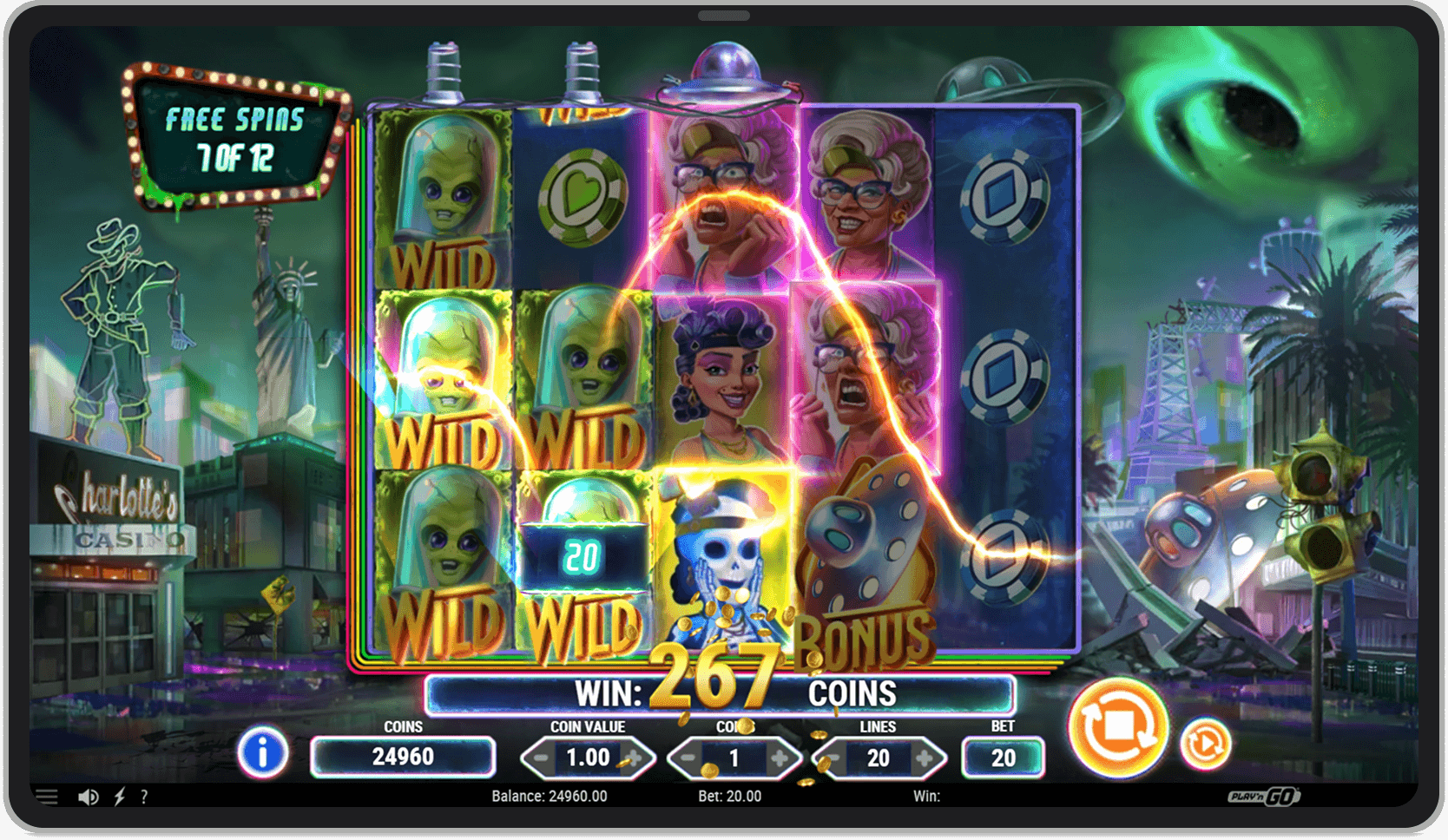Select the BET 20 display field
1448x840 pixels.
1003,757
